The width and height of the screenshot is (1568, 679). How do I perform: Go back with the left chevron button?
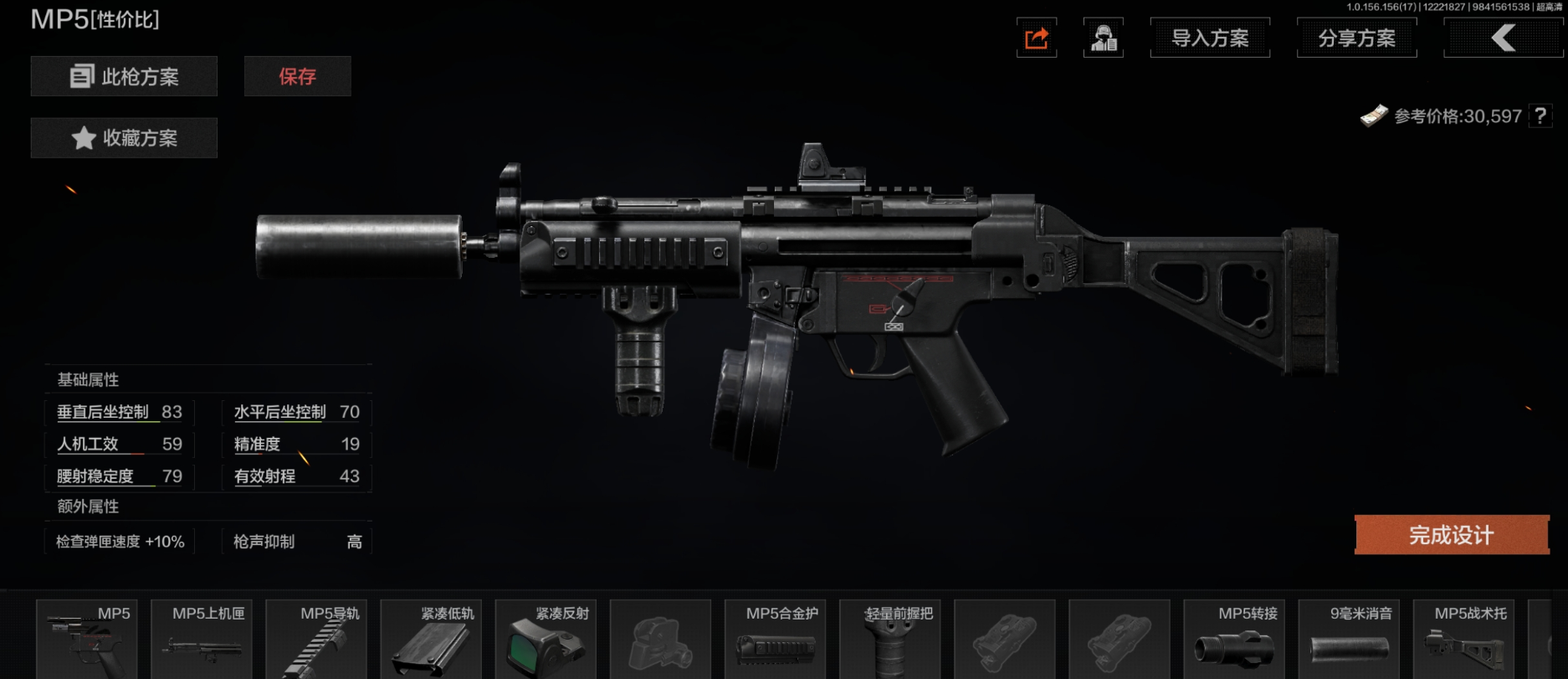(1503, 39)
